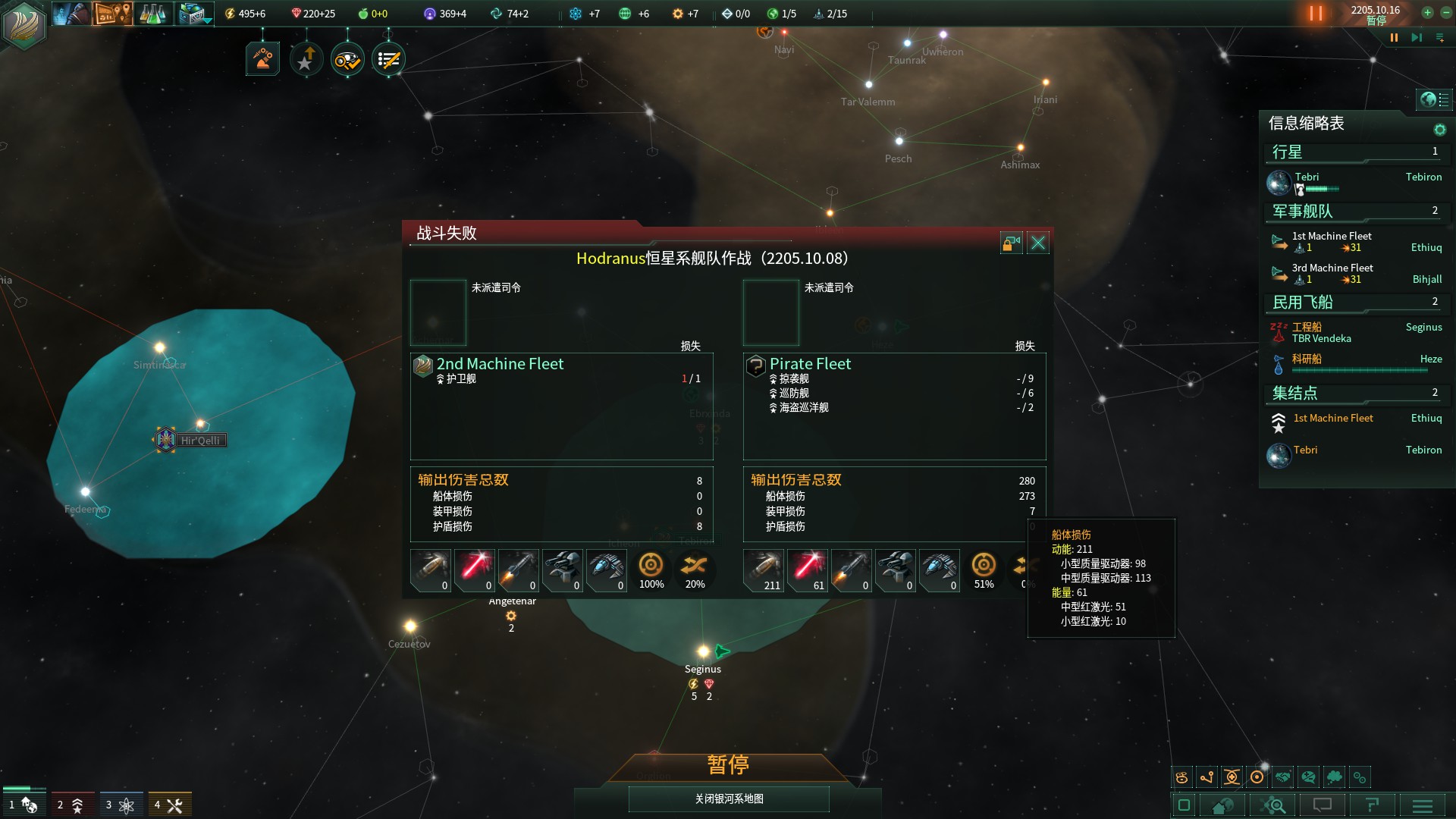Open the message log speech-bubble icon
The height and width of the screenshot is (819, 1456).
(x=1323, y=805)
